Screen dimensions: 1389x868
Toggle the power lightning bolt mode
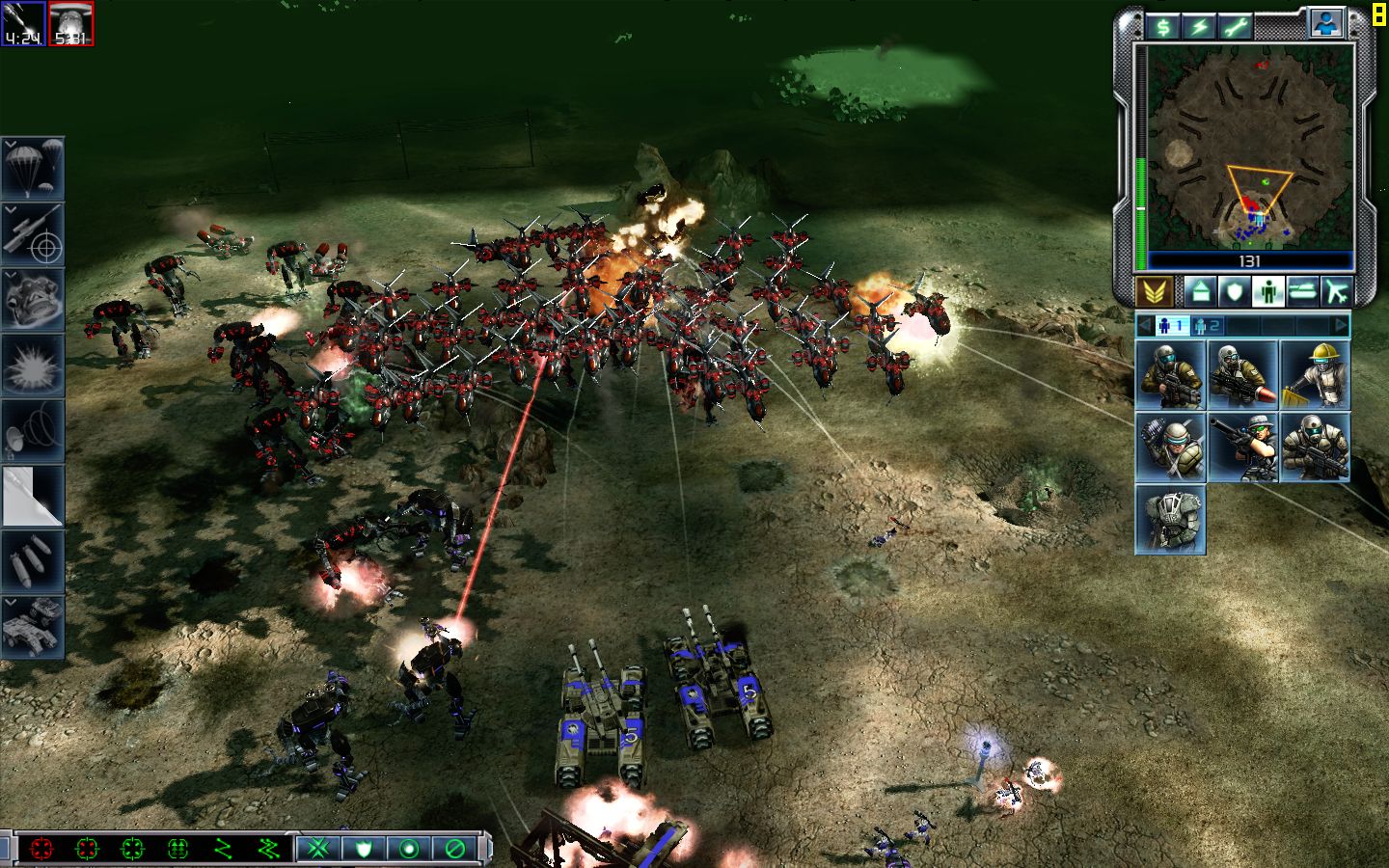(x=1199, y=27)
